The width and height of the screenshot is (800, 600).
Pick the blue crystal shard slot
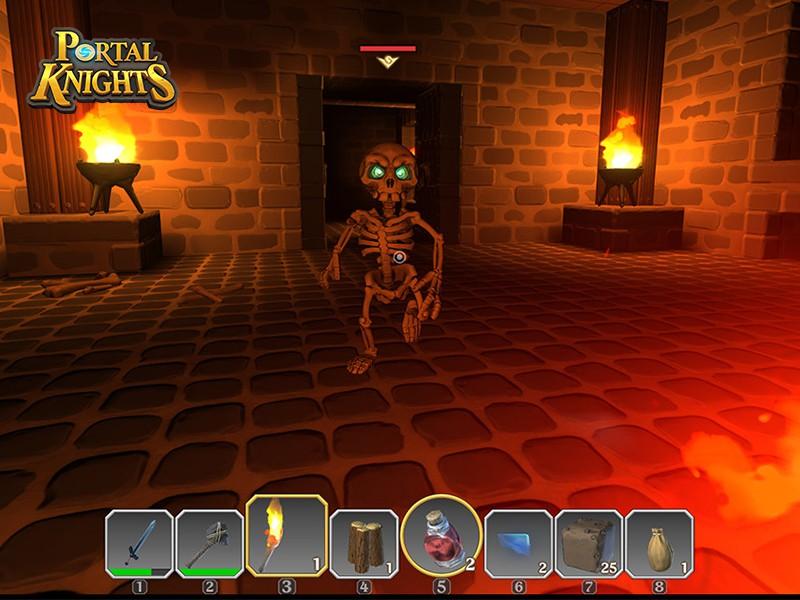(x=517, y=543)
